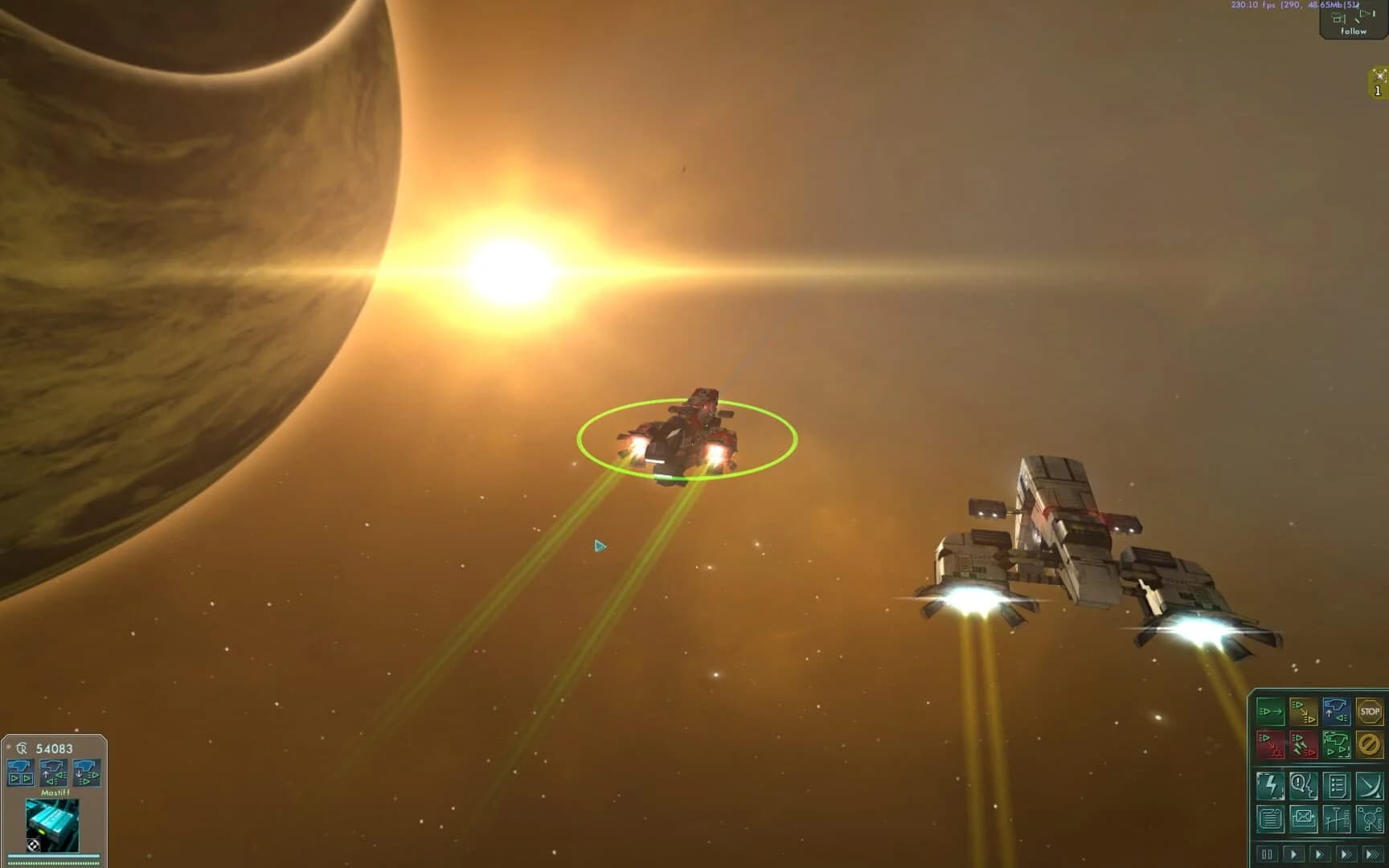This screenshot has height=868, width=1389.
Task: Click the blue dock ship command icon
Action: pos(1338,712)
